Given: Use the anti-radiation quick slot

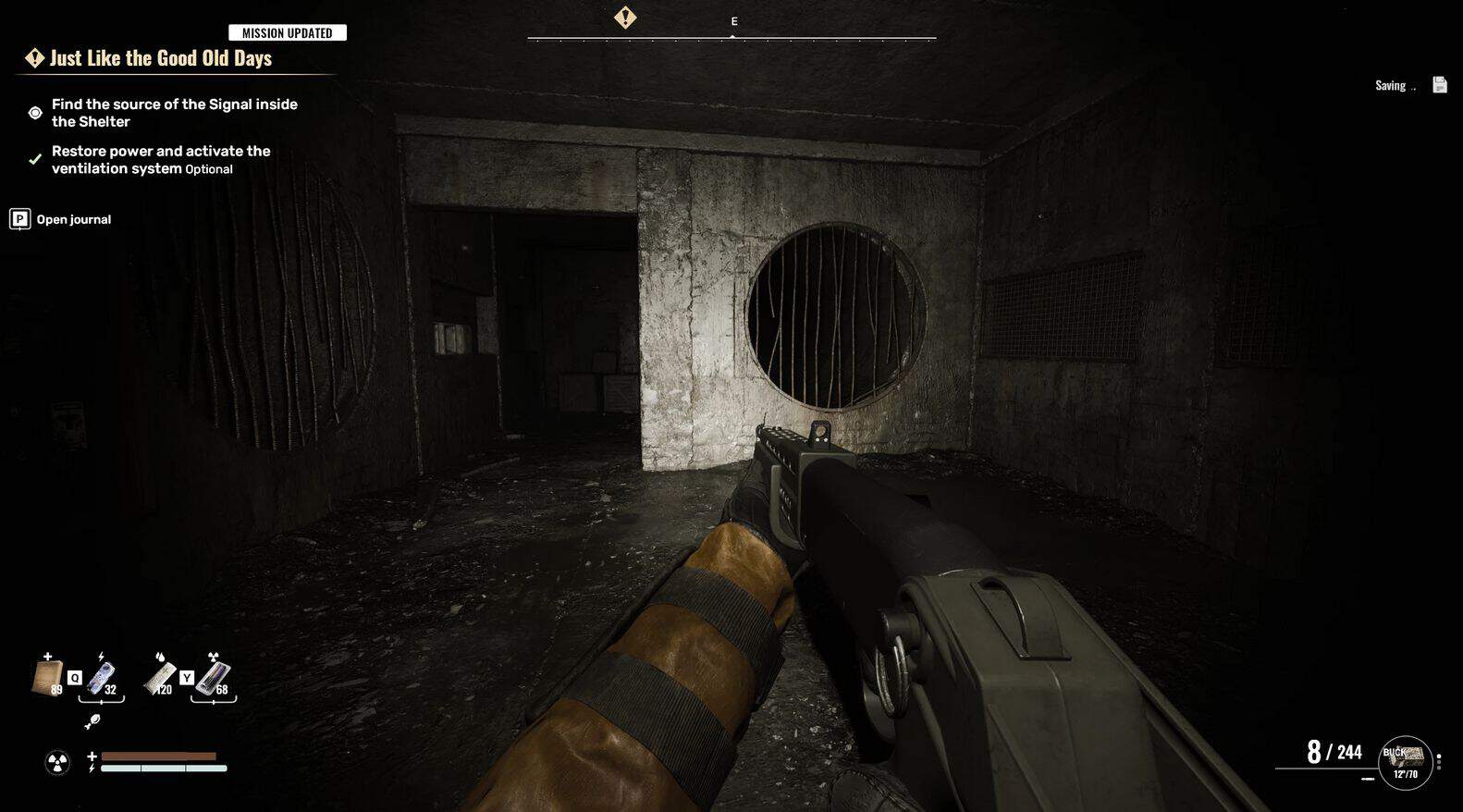Looking at the screenshot, I should click(x=214, y=678).
